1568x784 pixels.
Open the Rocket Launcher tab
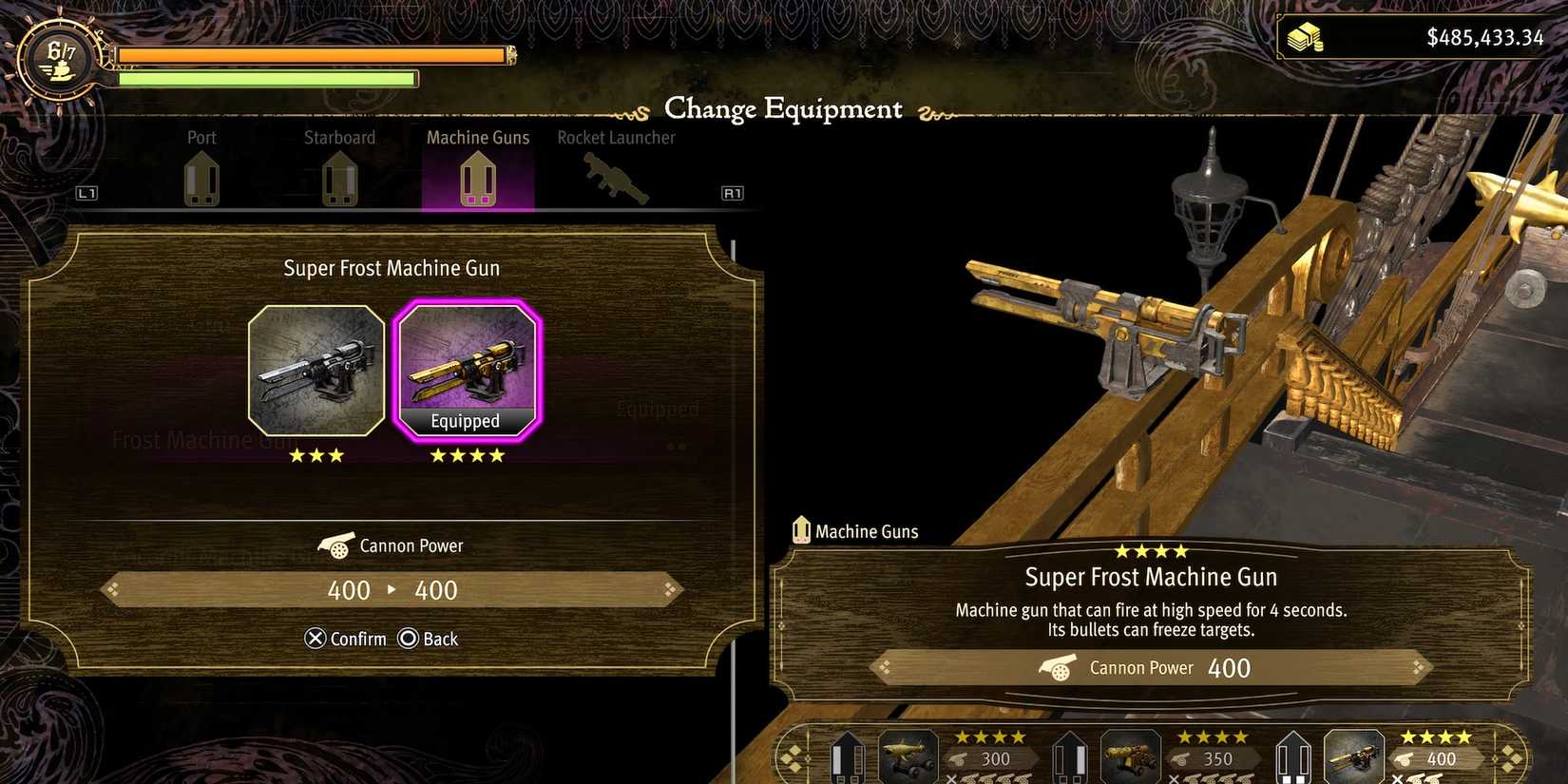616,137
